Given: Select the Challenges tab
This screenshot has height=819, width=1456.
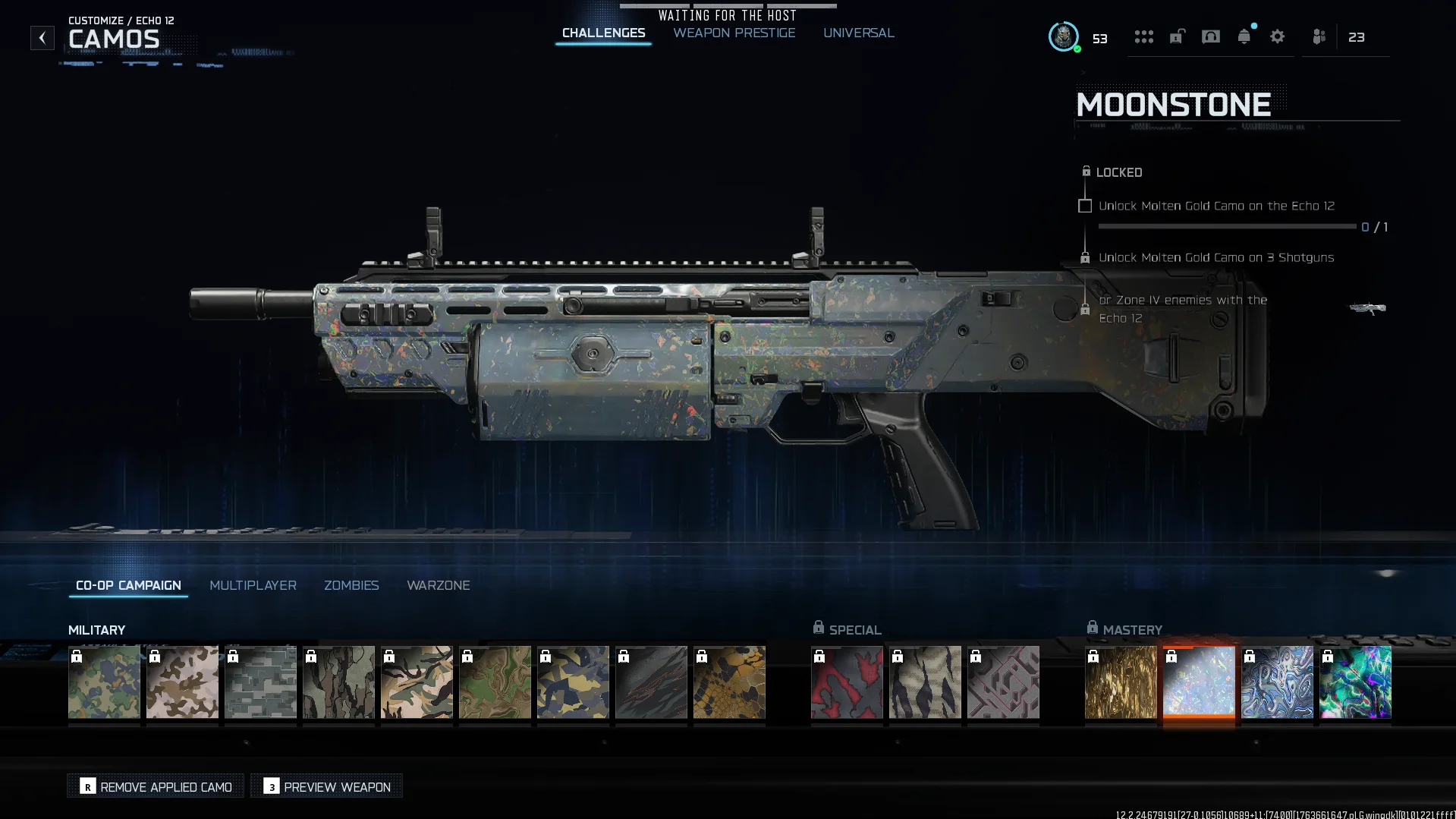Looking at the screenshot, I should (x=603, y=33).
